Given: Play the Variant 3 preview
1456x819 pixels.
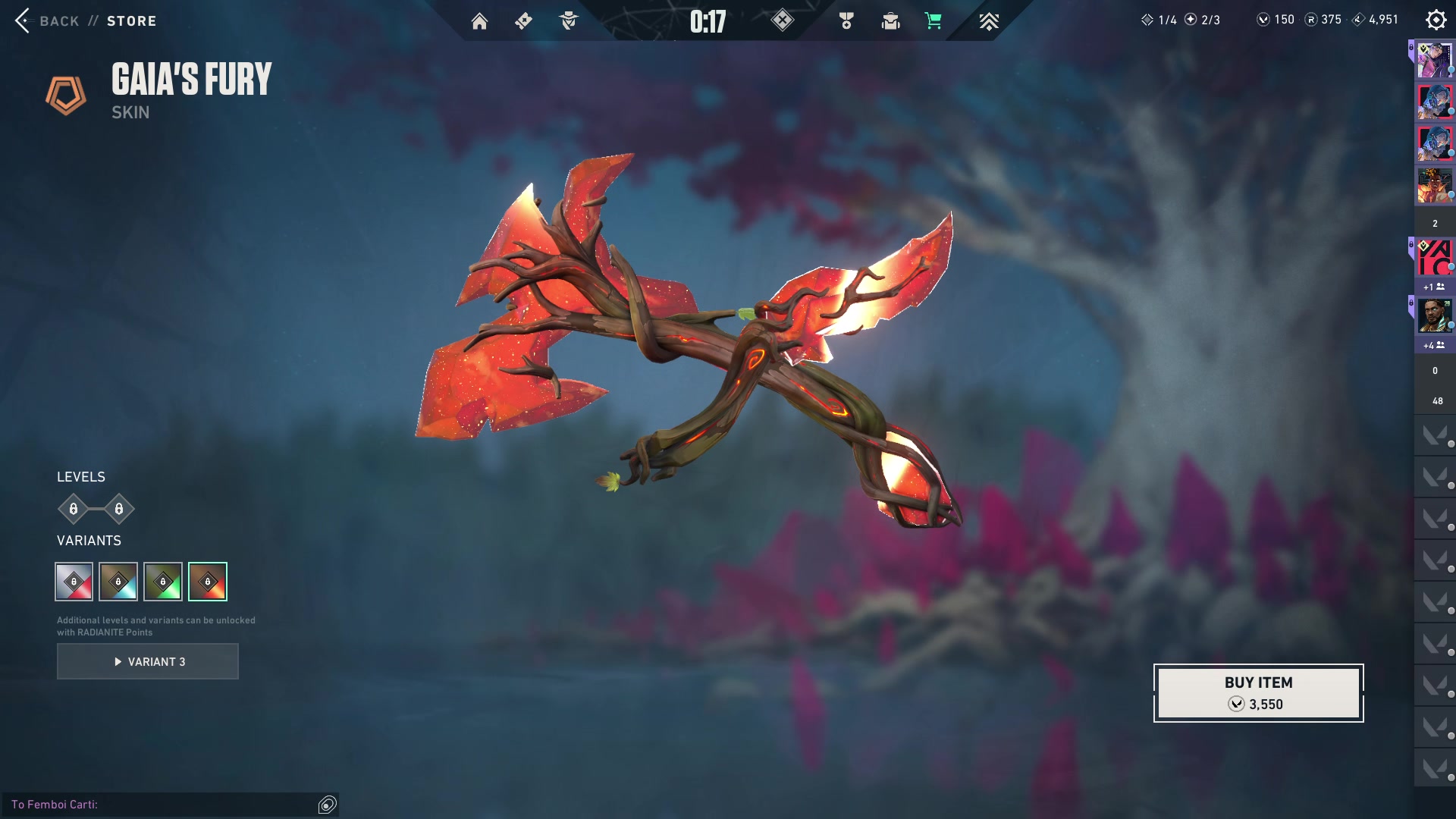Looking at the screenshot, I should point(148,661).
